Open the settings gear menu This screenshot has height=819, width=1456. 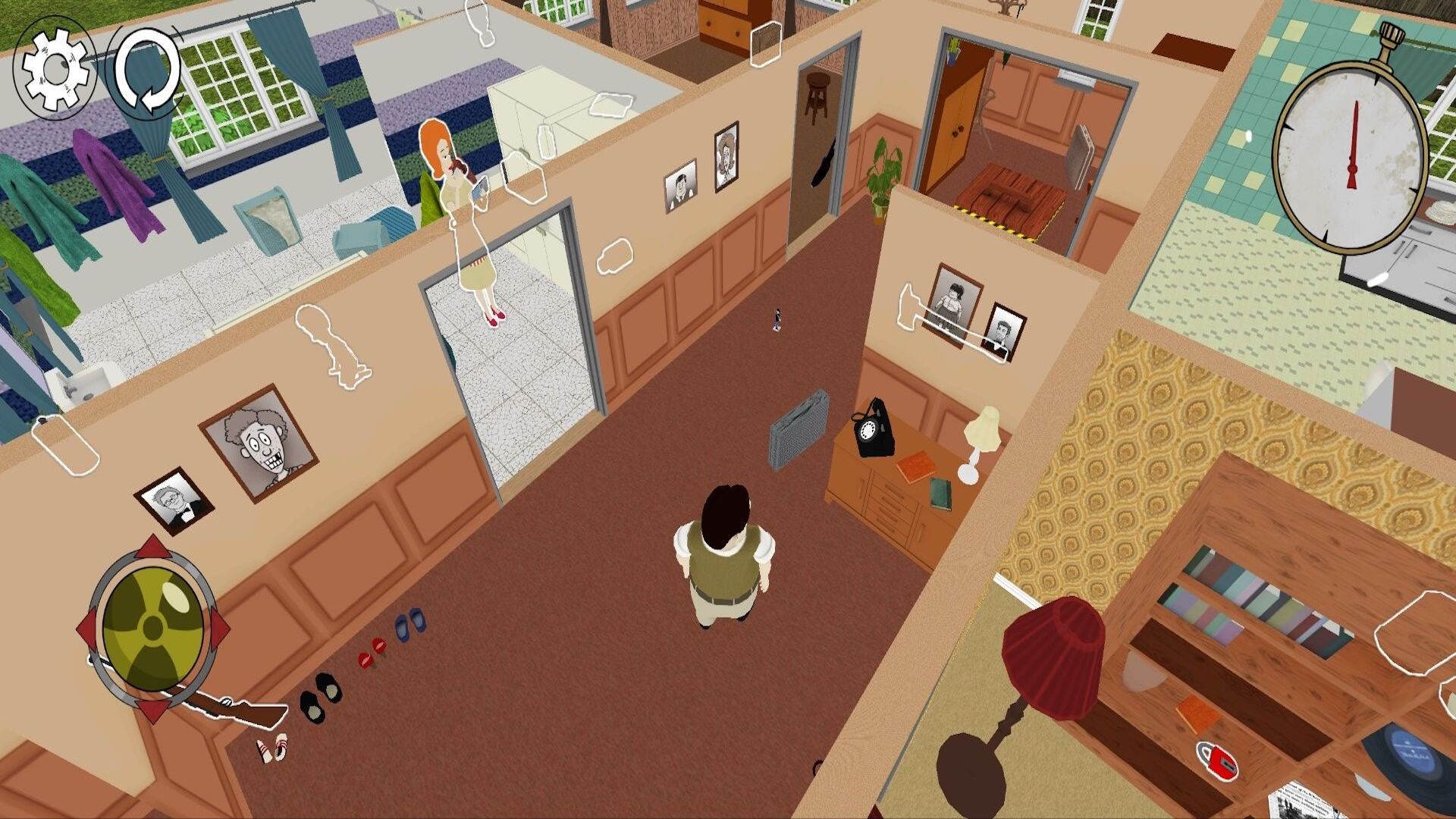[55, 68]
